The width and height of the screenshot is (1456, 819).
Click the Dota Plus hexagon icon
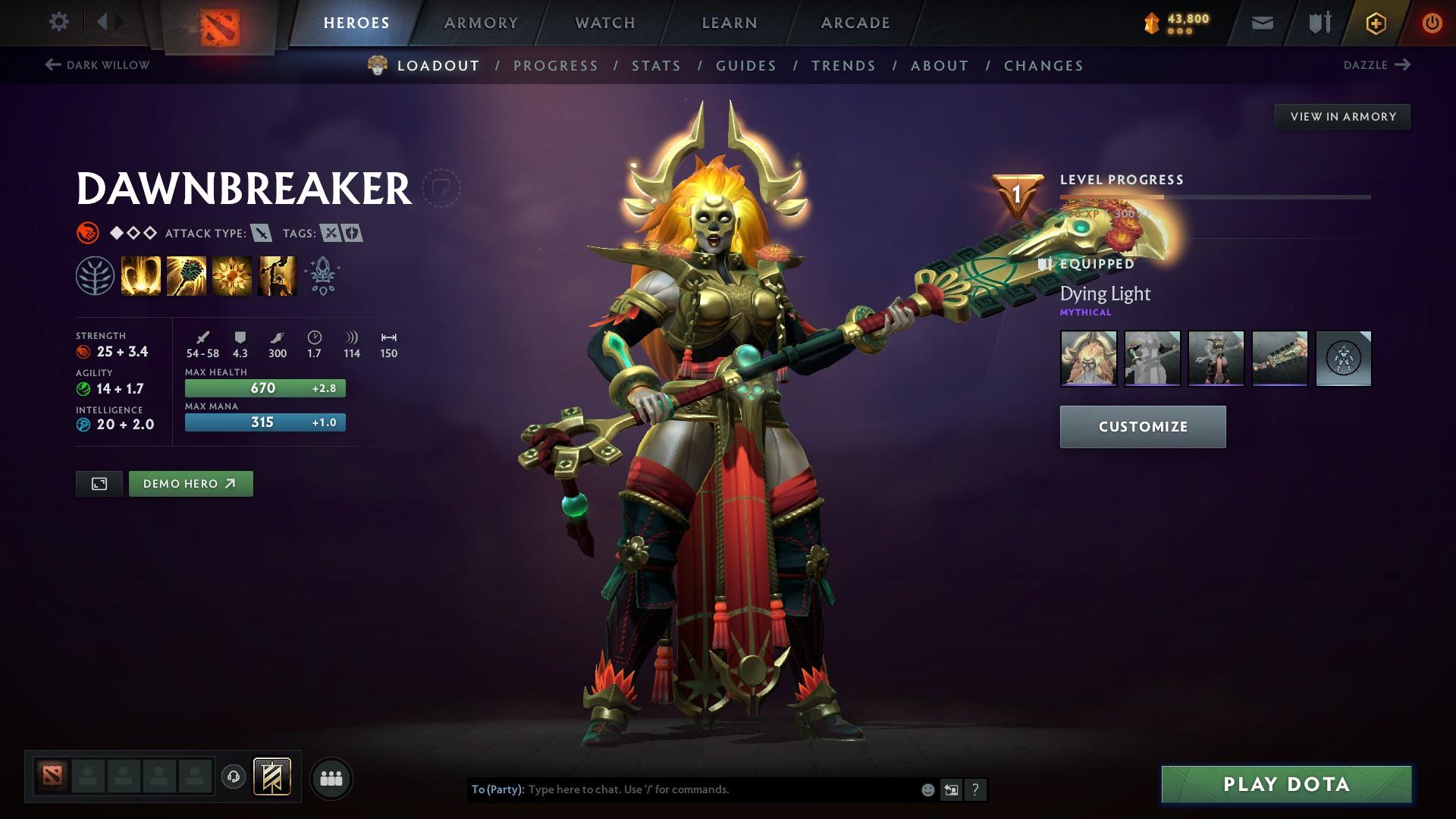click(x=1376, y=22)
